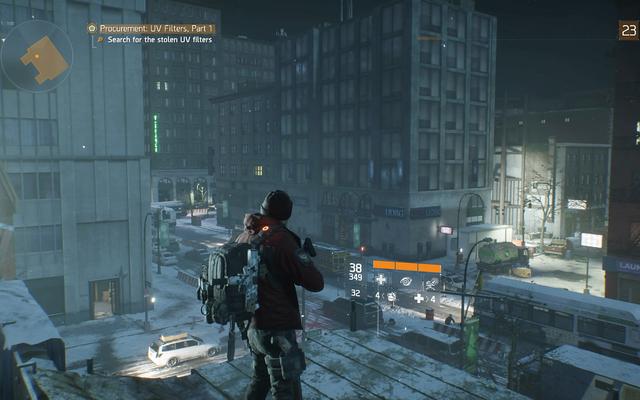Image resolution: width=640 pixels, height=400 pixels.
Task: Select the Procurement: UV Filters mission tracker
Action: (150, 29)
